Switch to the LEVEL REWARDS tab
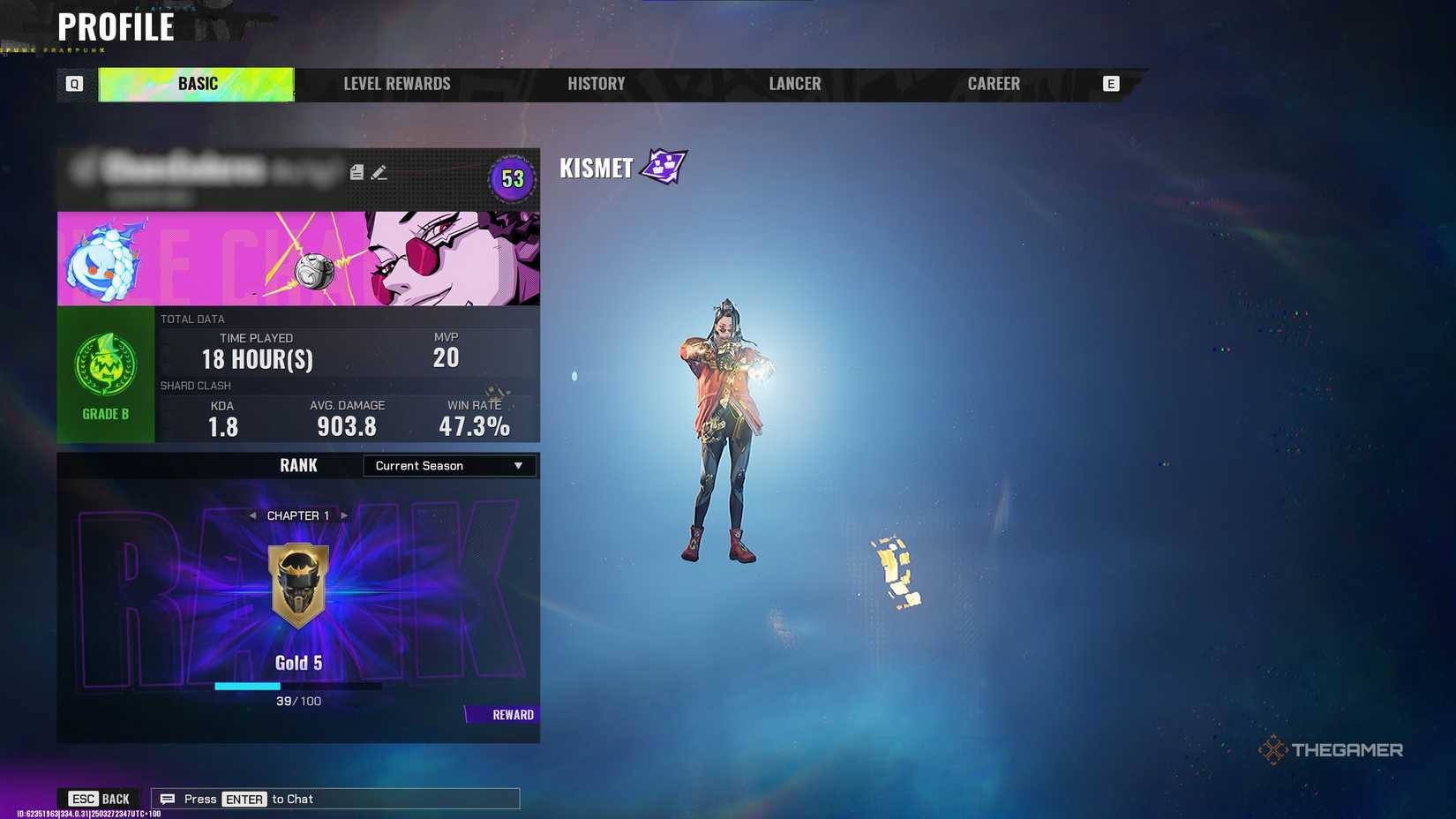The image size is (1456, 819). (396, 84)
